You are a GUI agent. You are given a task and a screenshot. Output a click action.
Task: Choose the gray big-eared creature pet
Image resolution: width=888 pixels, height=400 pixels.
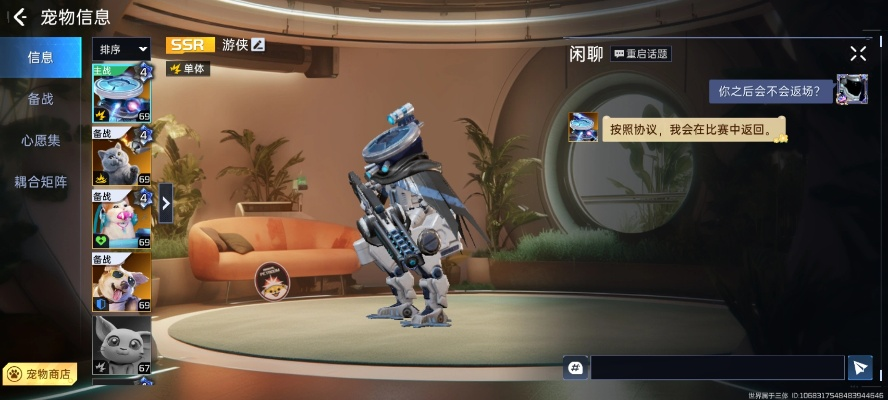pos(121,343)
